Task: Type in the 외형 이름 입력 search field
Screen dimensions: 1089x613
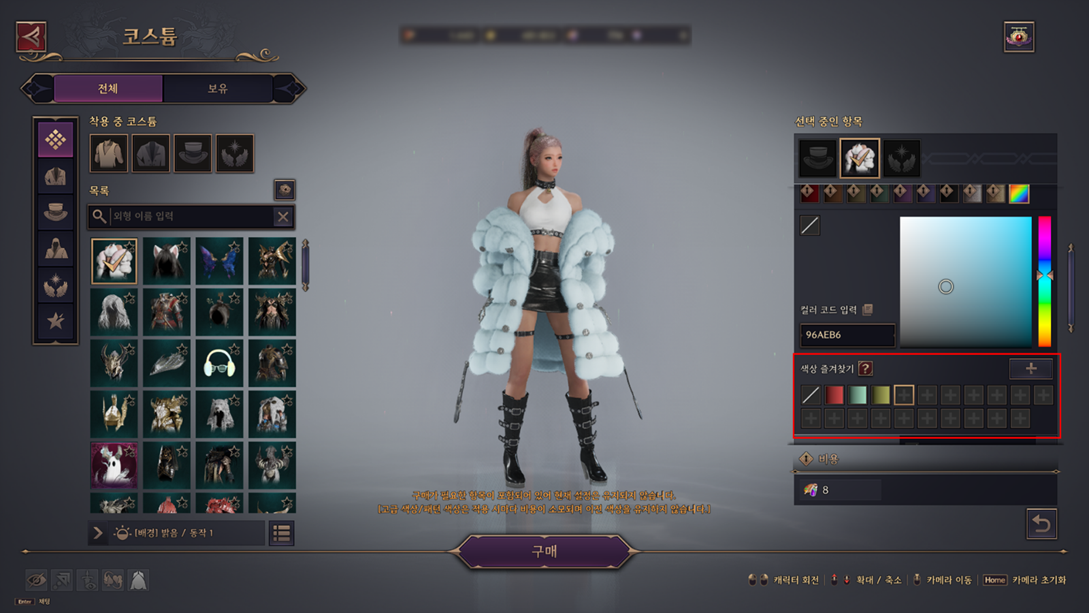Action: click(188, 216)
